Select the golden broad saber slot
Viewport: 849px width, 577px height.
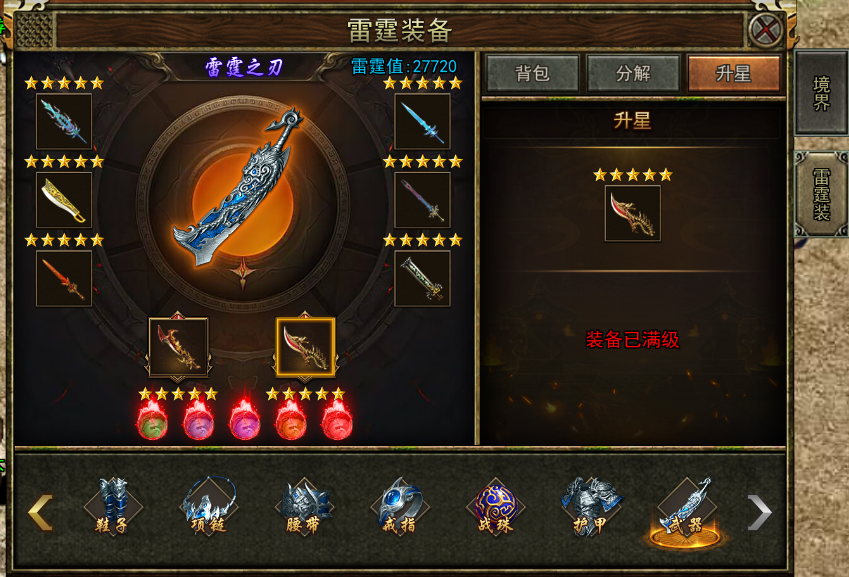click(x=64, y=200)
